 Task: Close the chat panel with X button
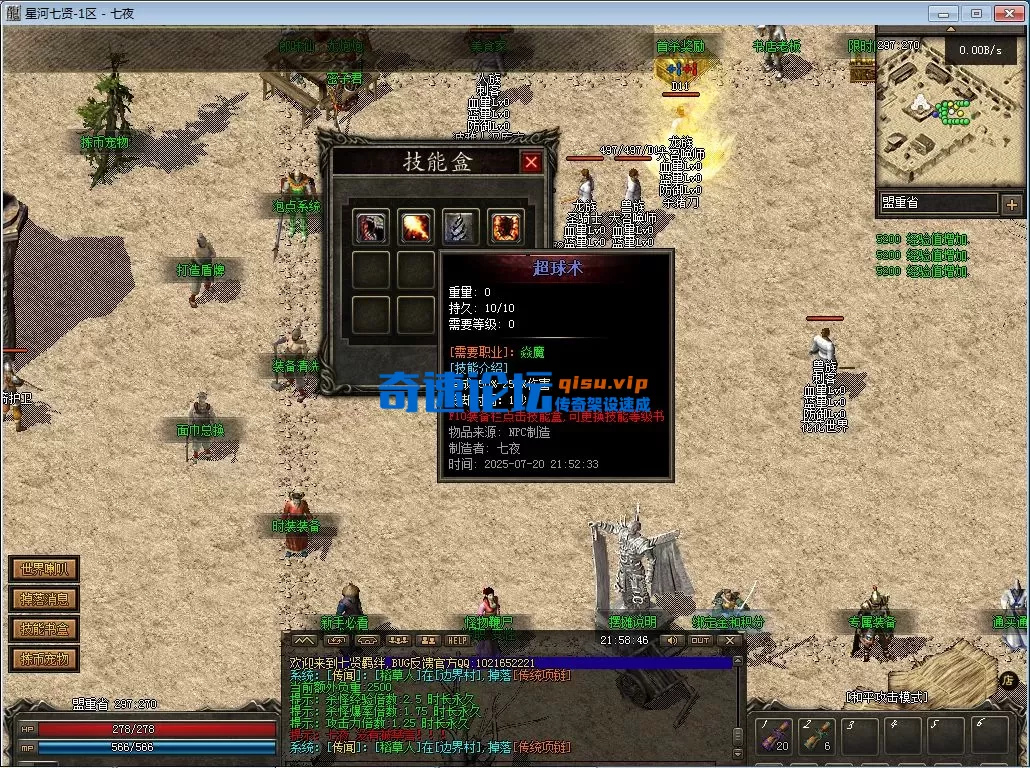(730, 640)
